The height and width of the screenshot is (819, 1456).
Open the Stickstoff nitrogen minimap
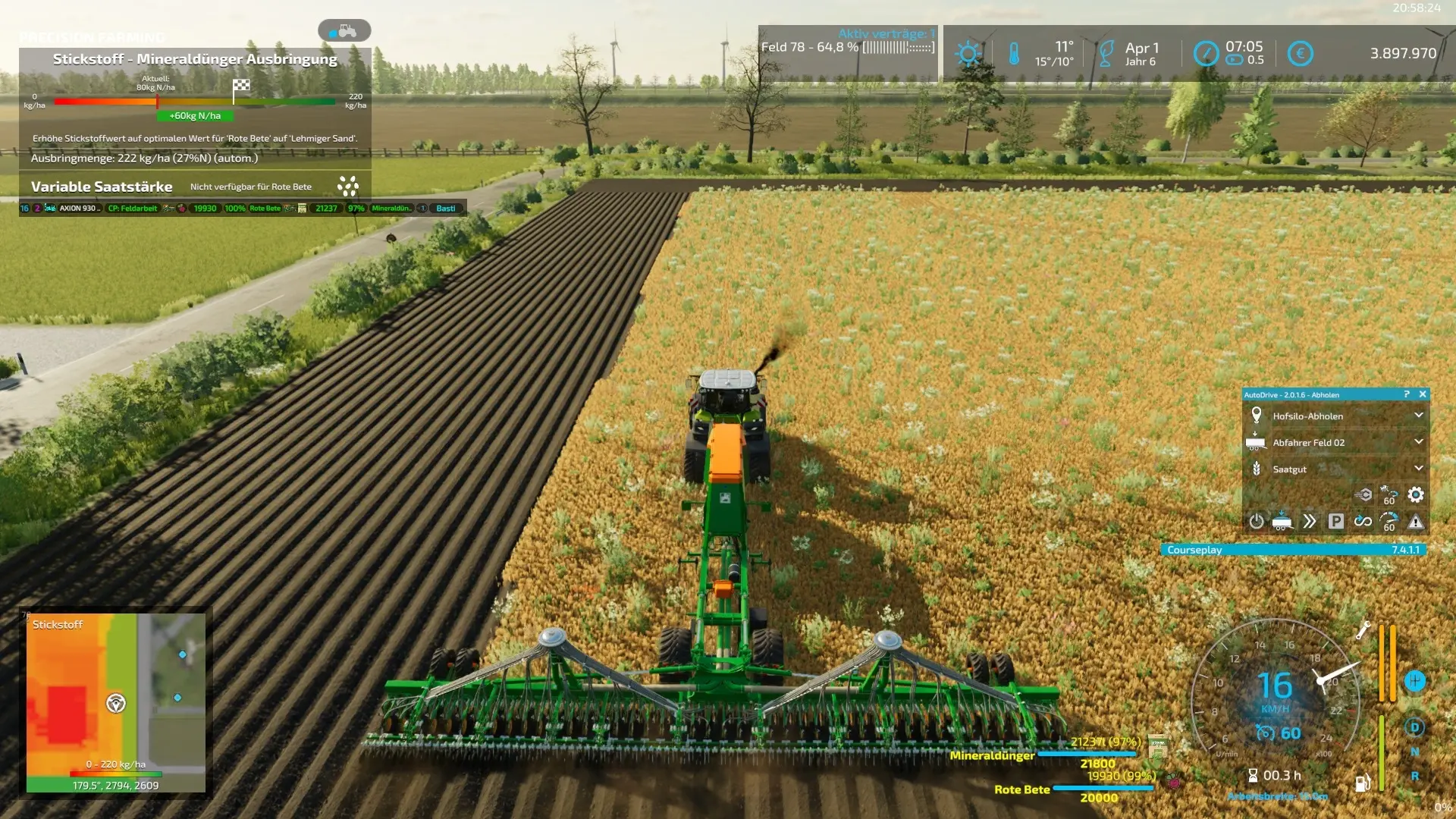pyautogui.click(x=115, y=703)
